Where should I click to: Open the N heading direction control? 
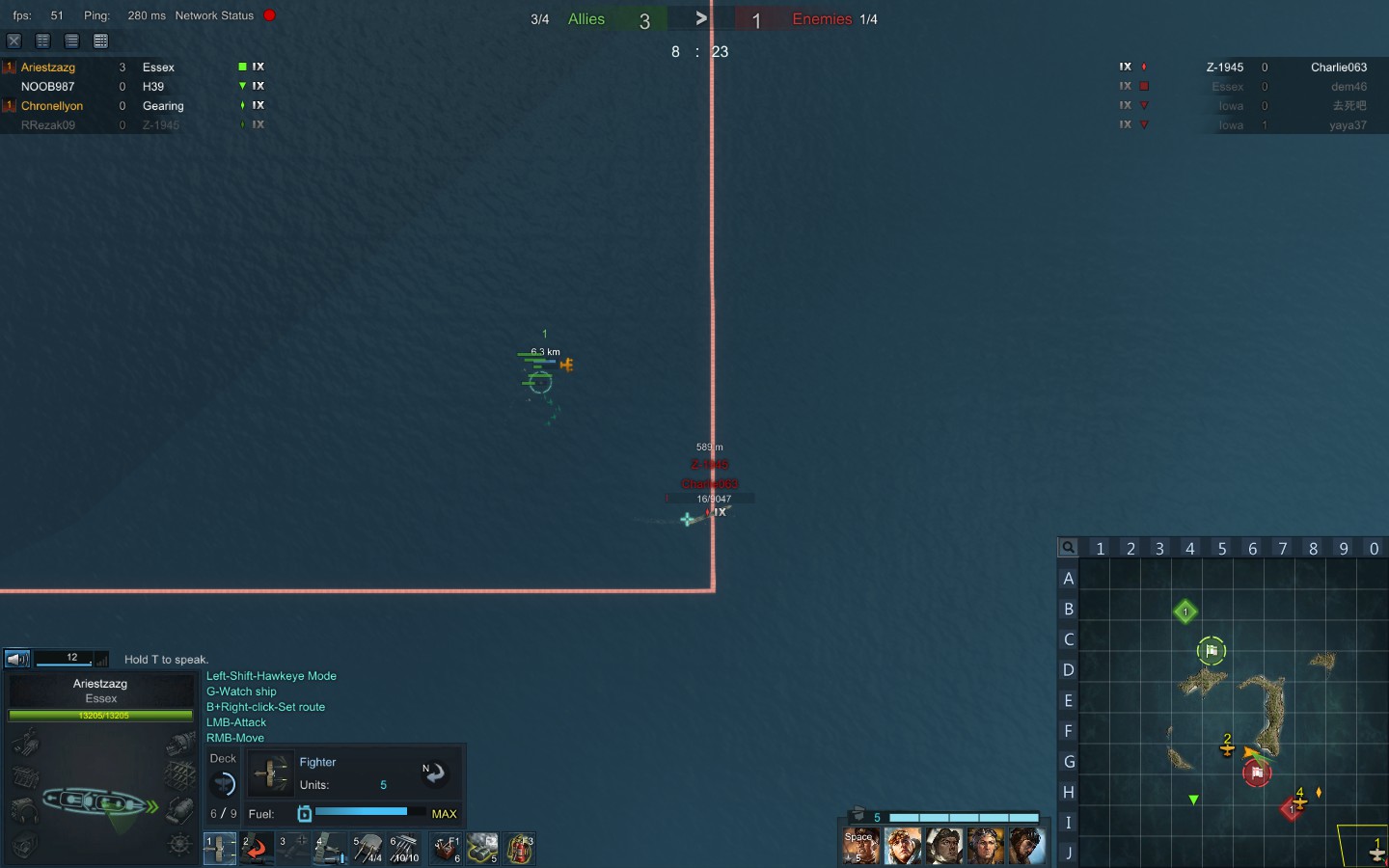tap(434, 773)
